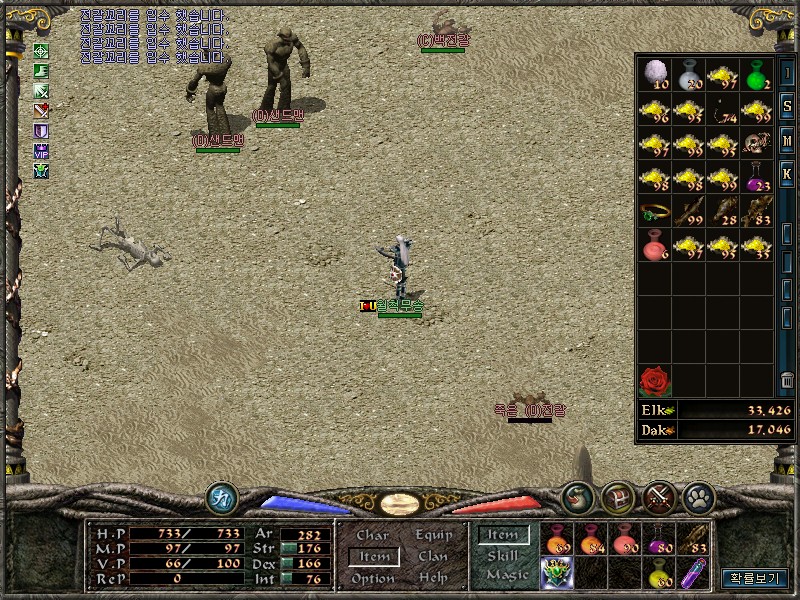Click the paw print round button

695,497
